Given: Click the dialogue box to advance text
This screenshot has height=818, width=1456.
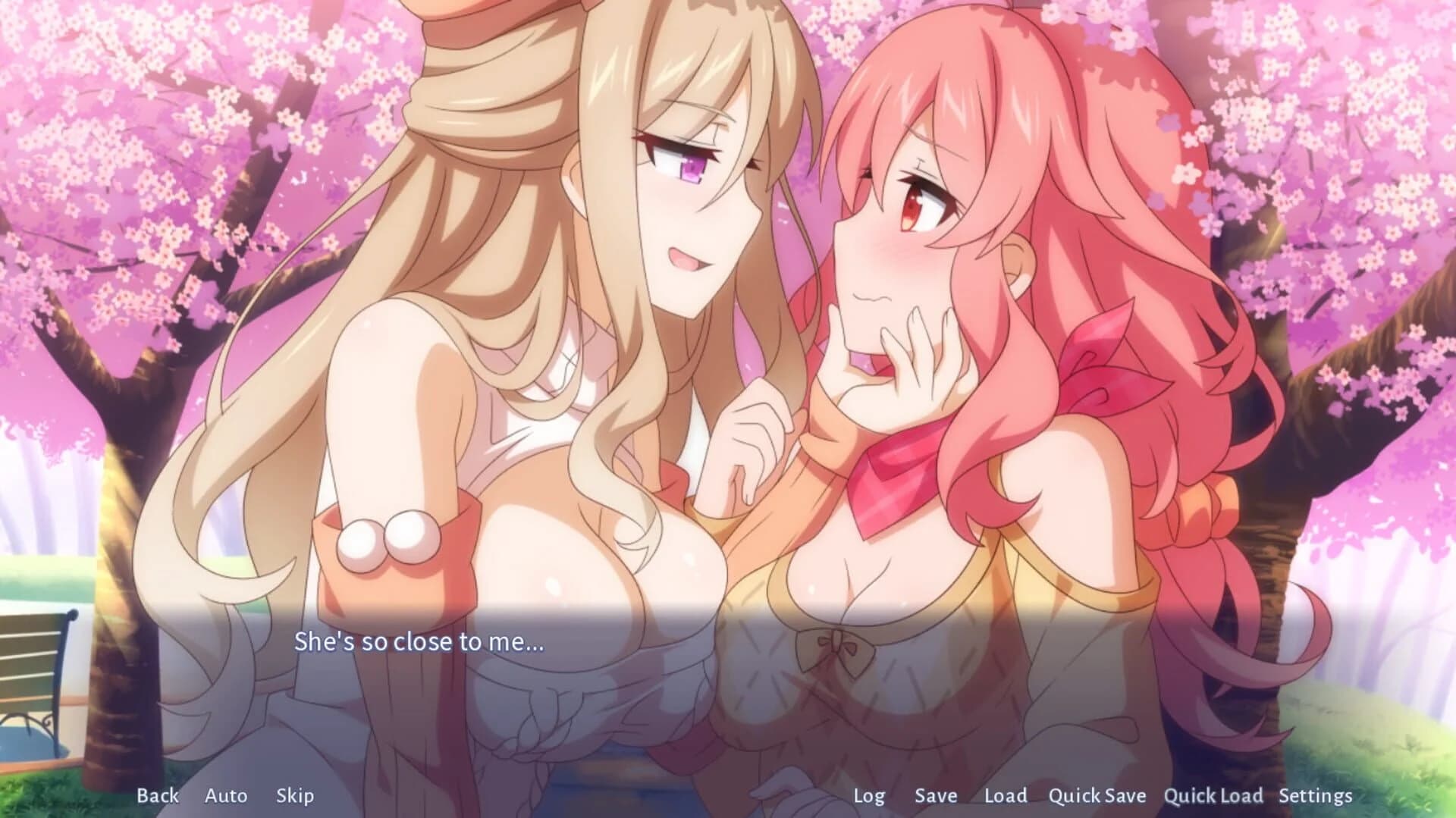Looking at the screenshot, I should (x=728, y=682).
